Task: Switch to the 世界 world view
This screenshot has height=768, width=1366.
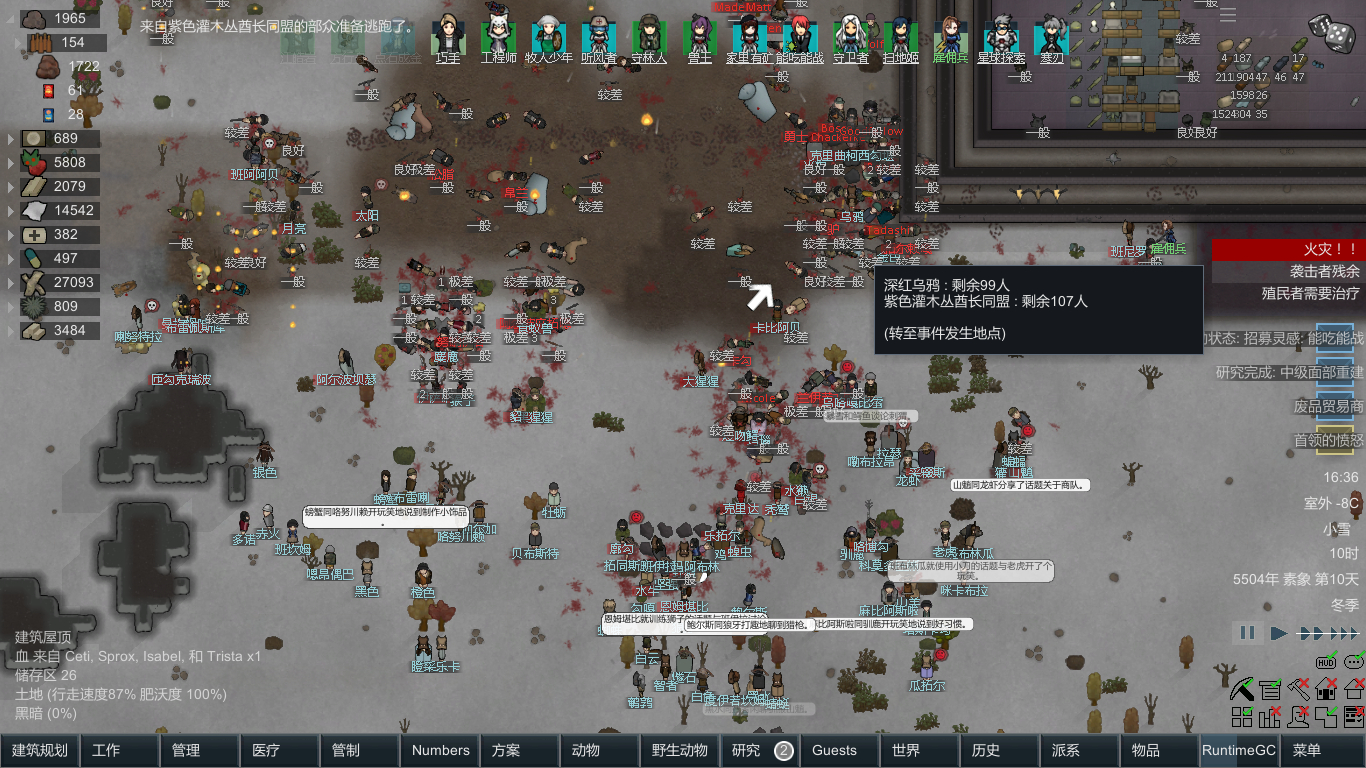Action: tap(919, 750)
